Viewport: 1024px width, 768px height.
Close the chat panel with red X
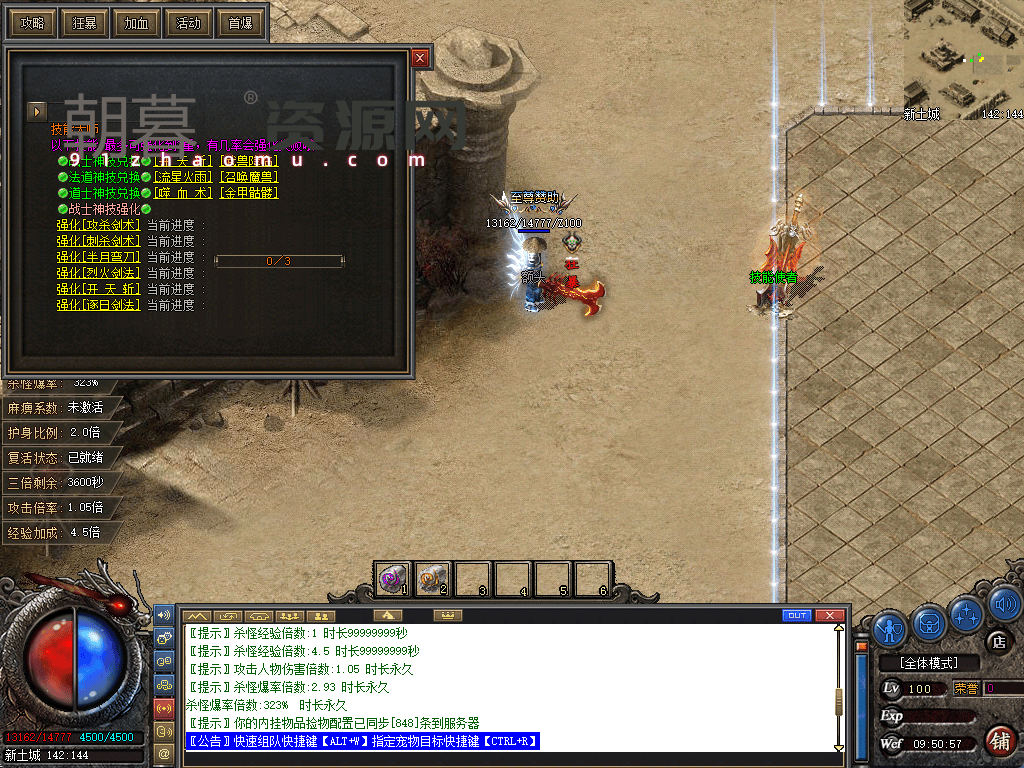[x=828, y=615]
